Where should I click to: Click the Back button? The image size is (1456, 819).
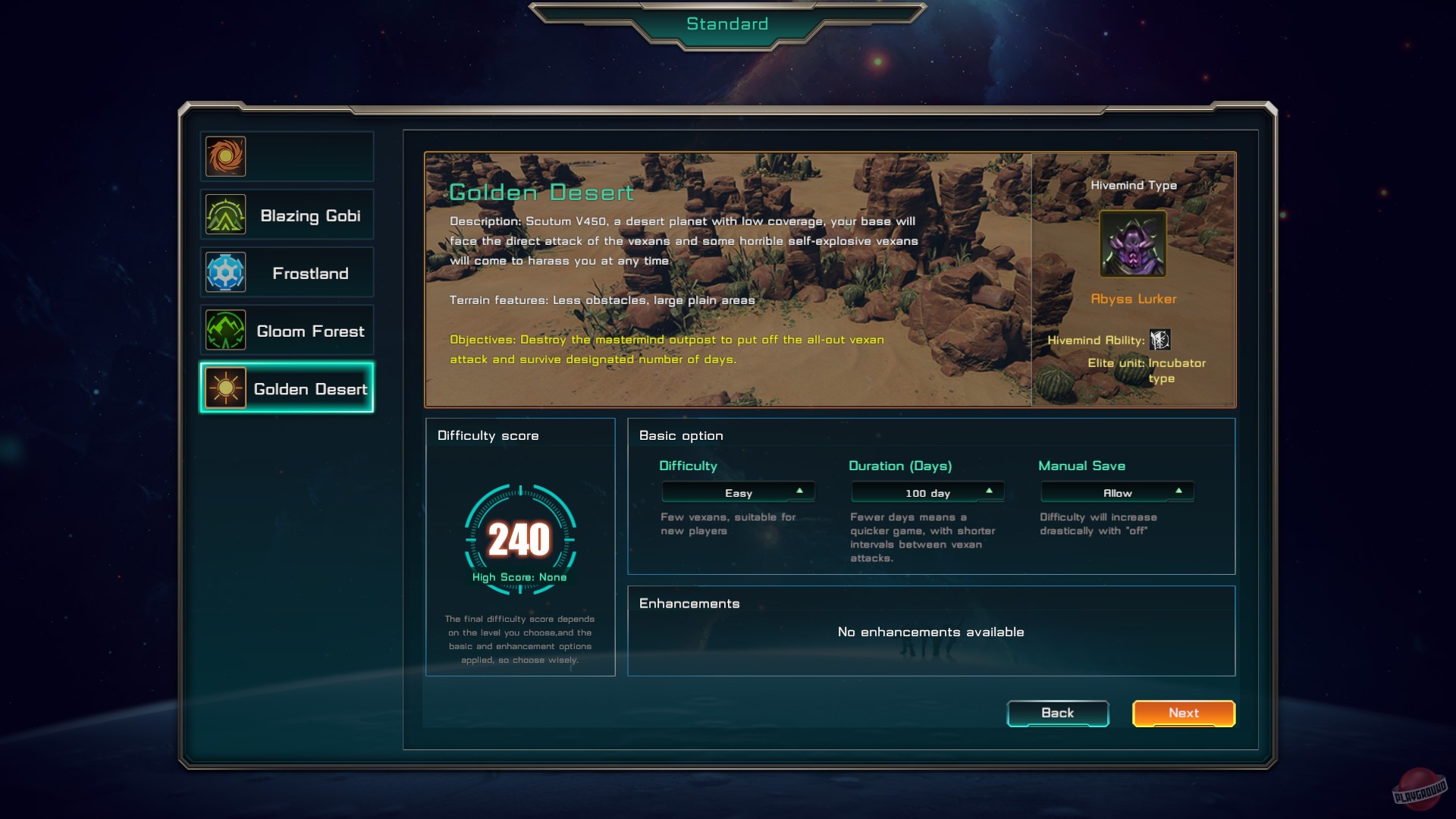coord(1057,713)
